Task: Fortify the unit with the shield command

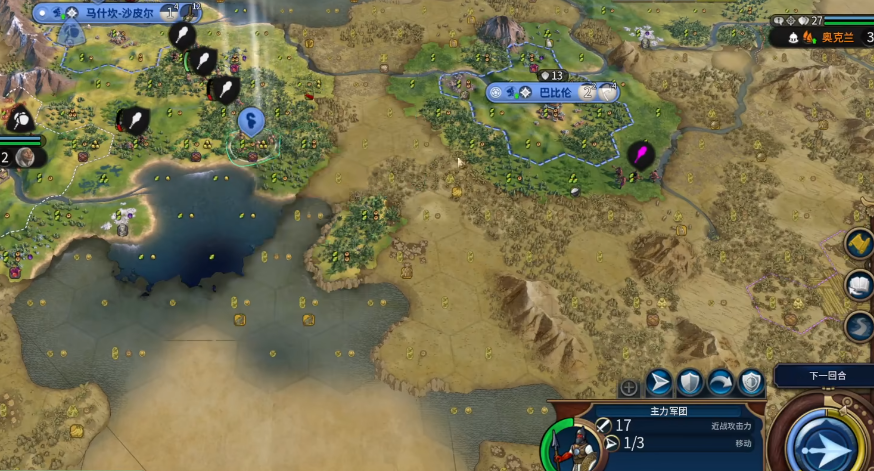Action: coord(689,383)
